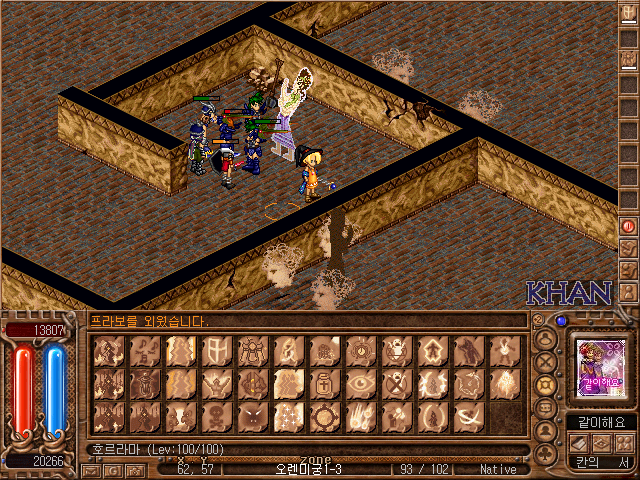Viewport: 640px width, 480px height.
Task: Use the crossed-out circle skill
Action: coord(395,382)
